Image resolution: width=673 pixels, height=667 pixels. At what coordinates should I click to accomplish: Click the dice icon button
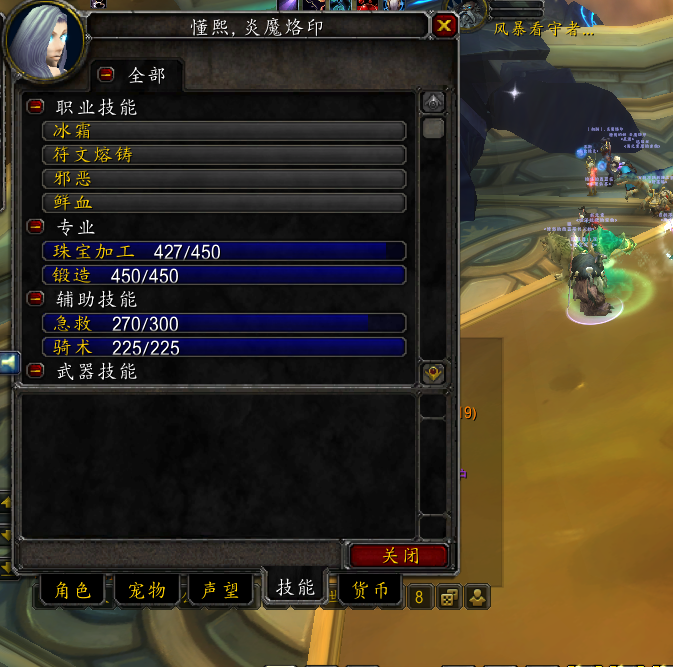tap(449, 598)
